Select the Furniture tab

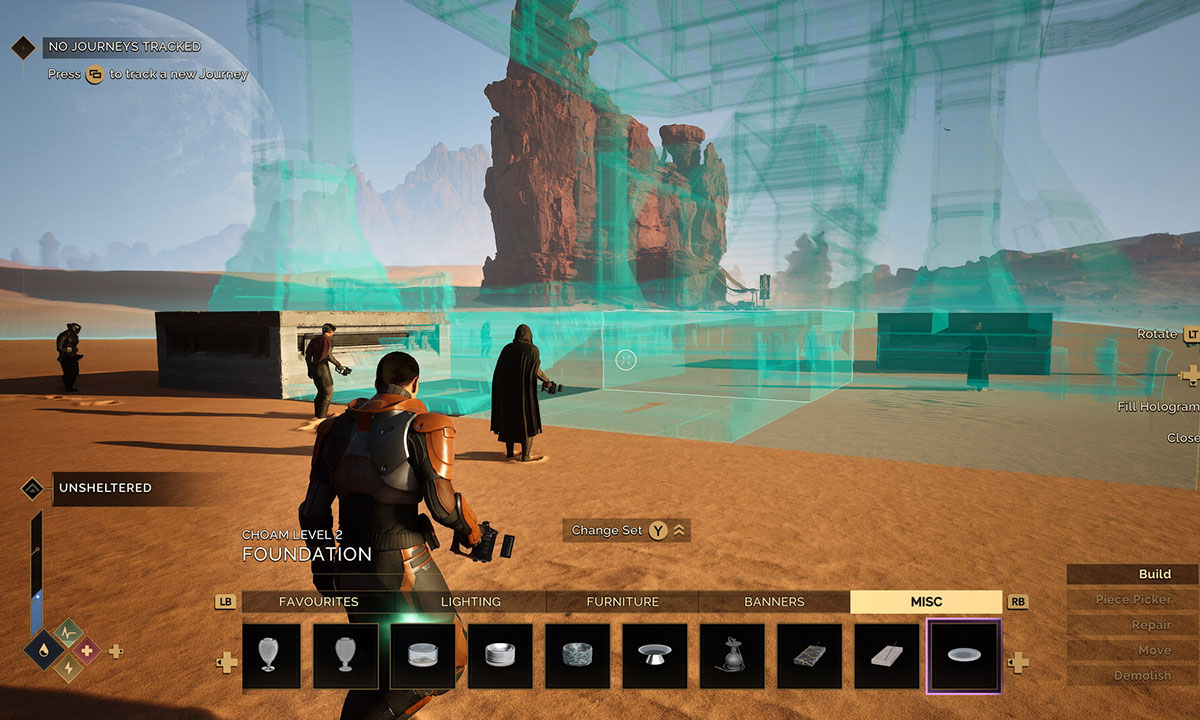pos(622,602)
